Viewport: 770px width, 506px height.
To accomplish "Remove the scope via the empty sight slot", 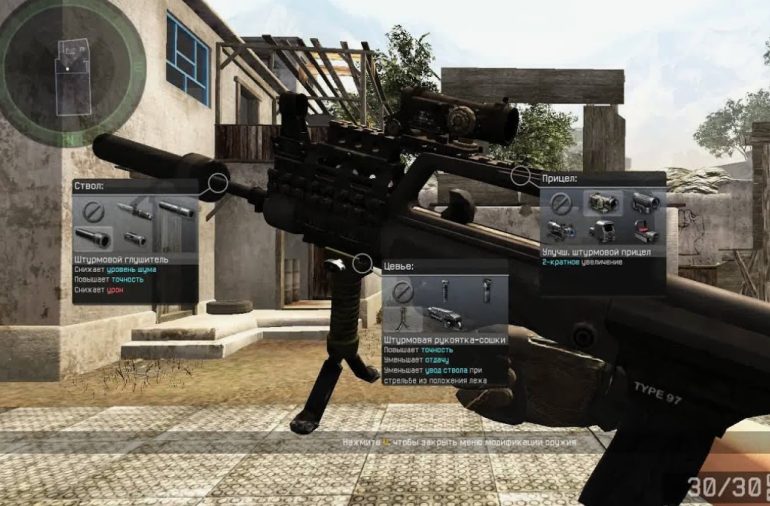I will coord(561,204).
